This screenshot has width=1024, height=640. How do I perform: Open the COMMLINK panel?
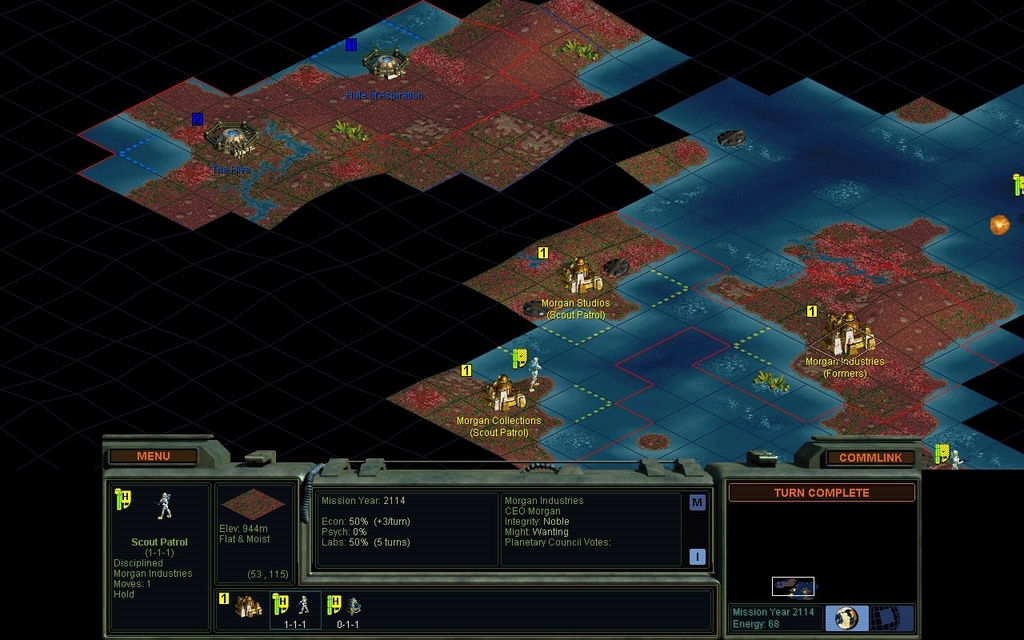pyautogui.click(x=870, y=457)
